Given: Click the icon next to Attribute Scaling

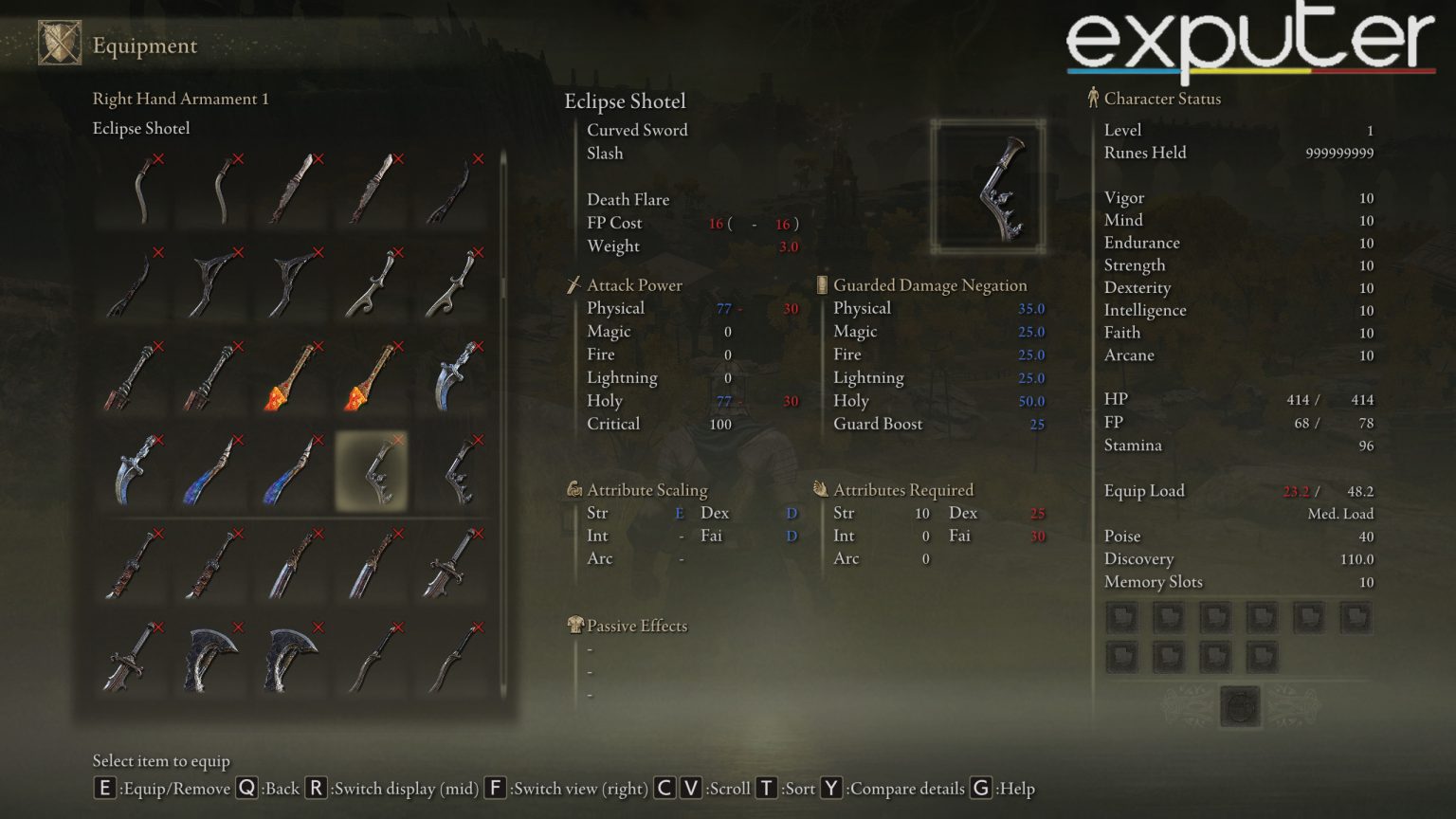Looking at the screenshot, I should (x=573, y=489).
